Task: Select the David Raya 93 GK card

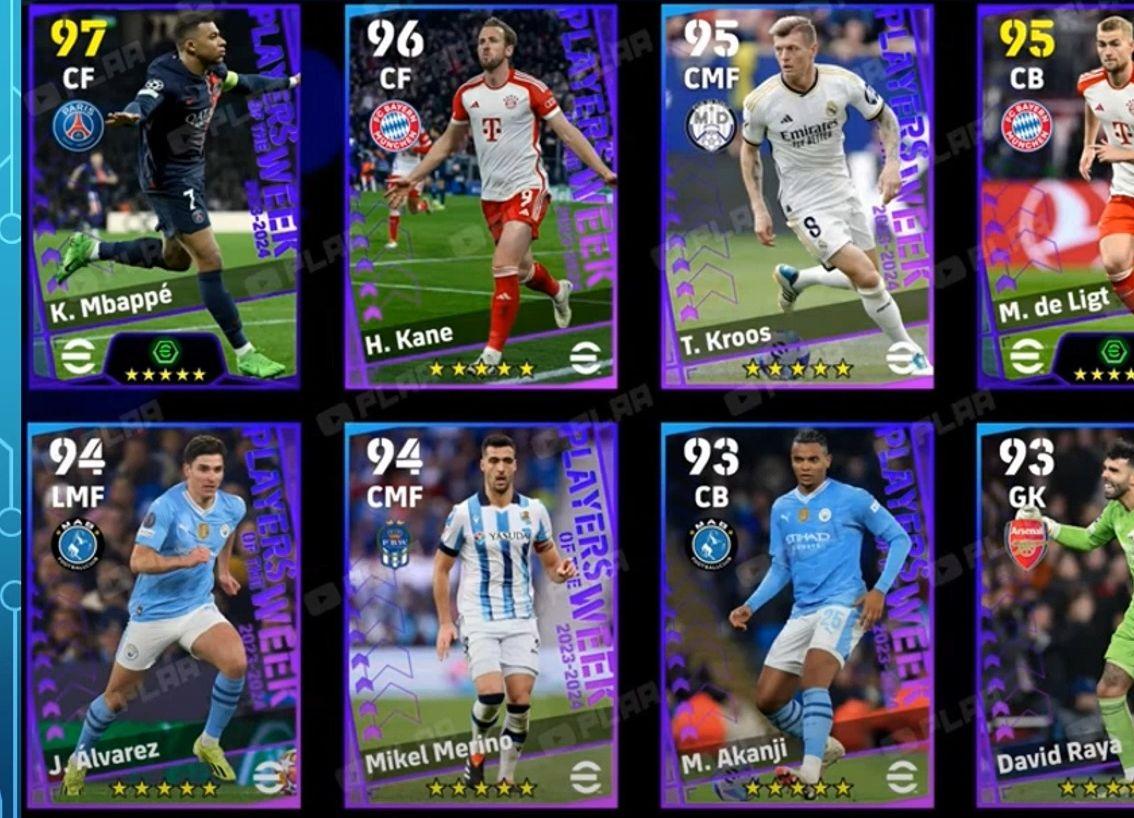Action: (x=1058, y=615)
